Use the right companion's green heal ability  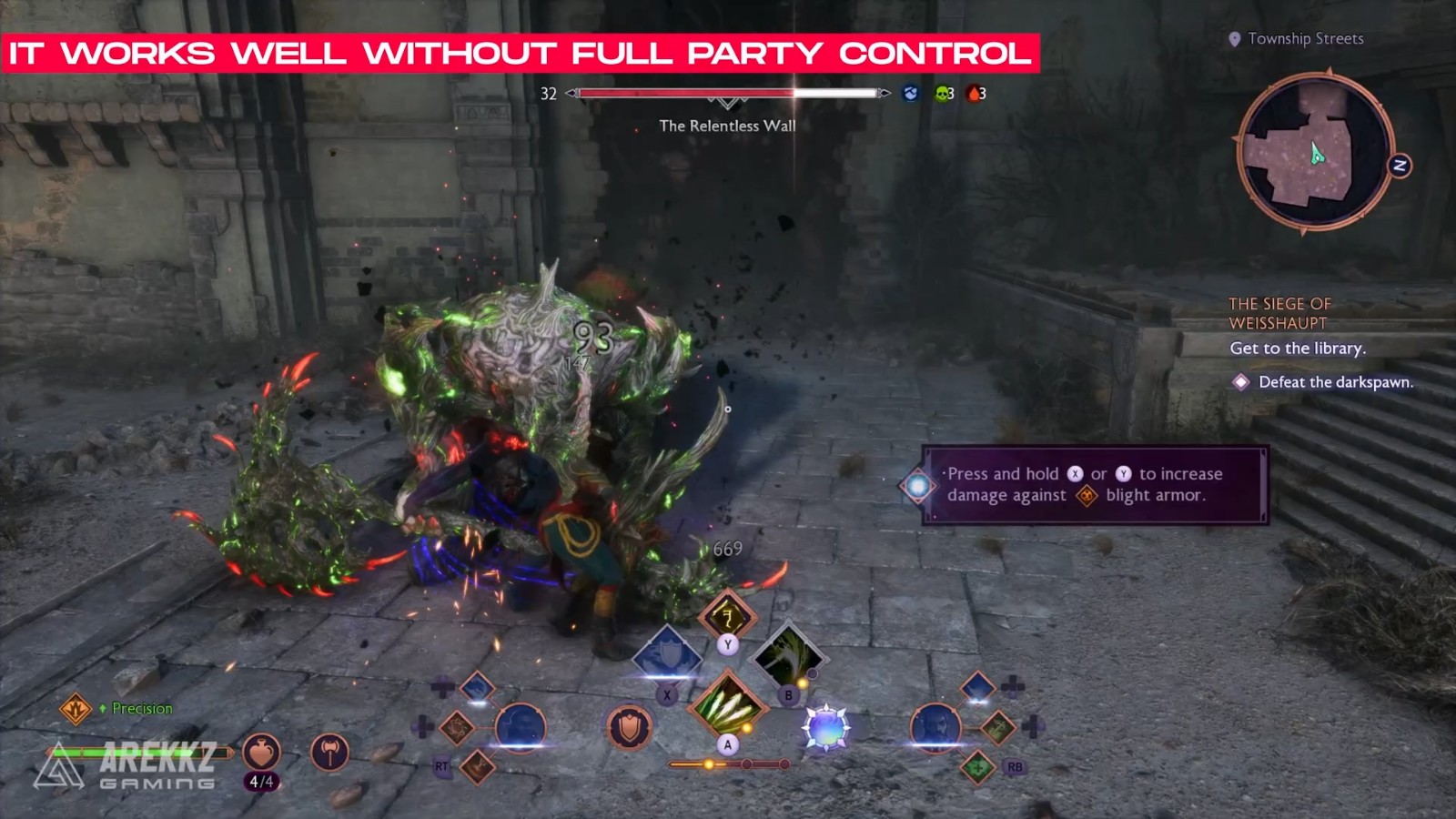tap(977, 767)
